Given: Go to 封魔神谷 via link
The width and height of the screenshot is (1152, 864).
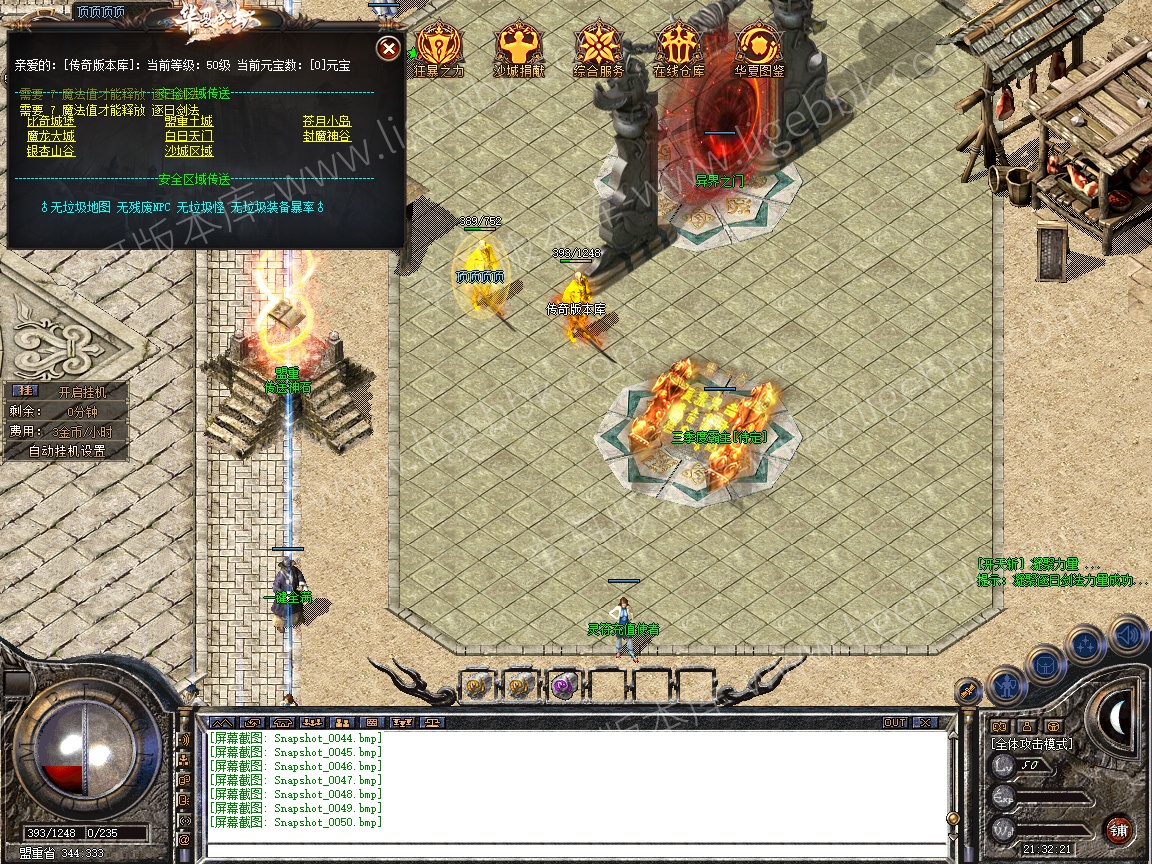Looking at the screenshot, I should tap(327, 136).
